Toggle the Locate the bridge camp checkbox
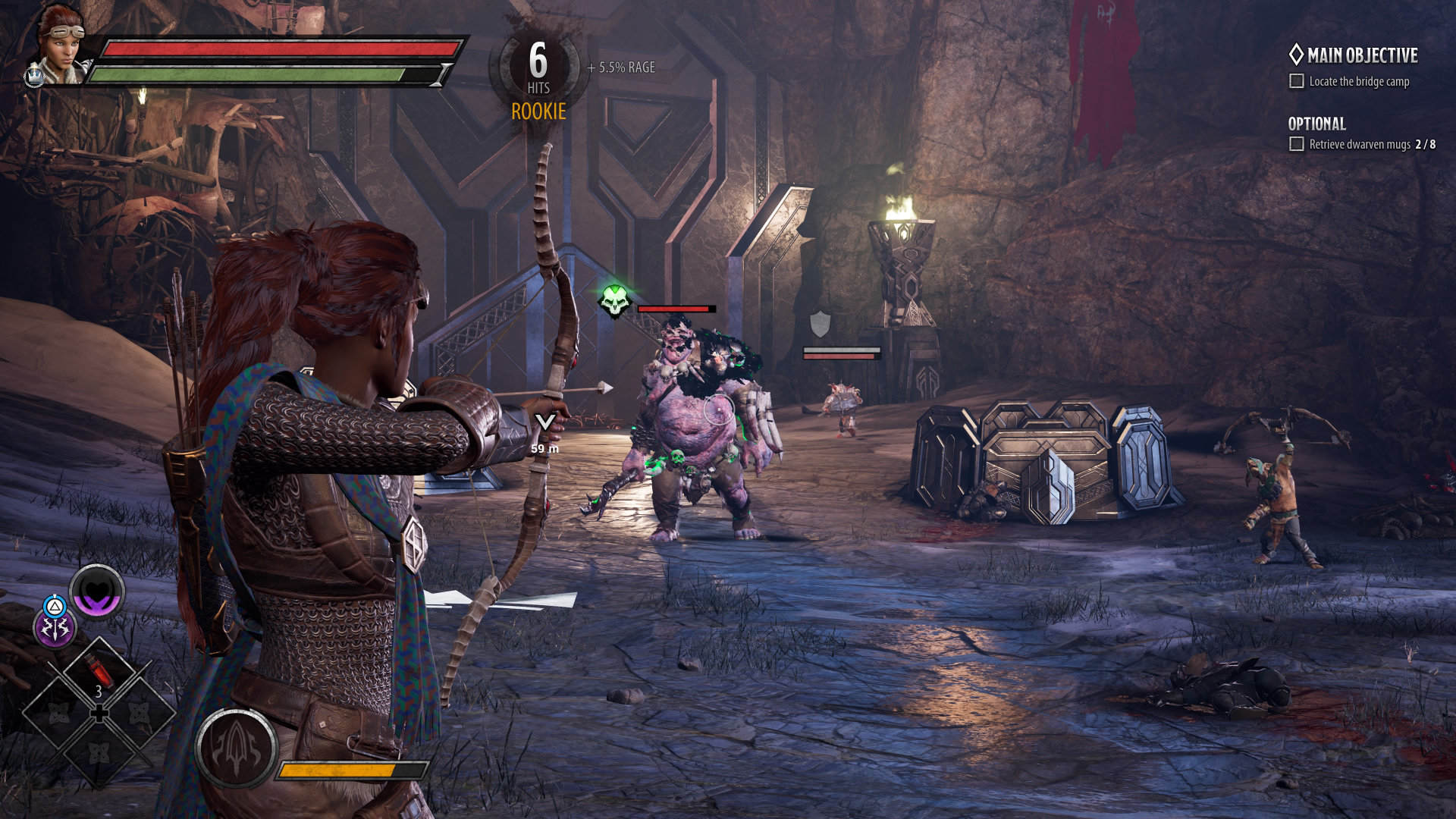 pyautogui.click(x=1297, y=81)
